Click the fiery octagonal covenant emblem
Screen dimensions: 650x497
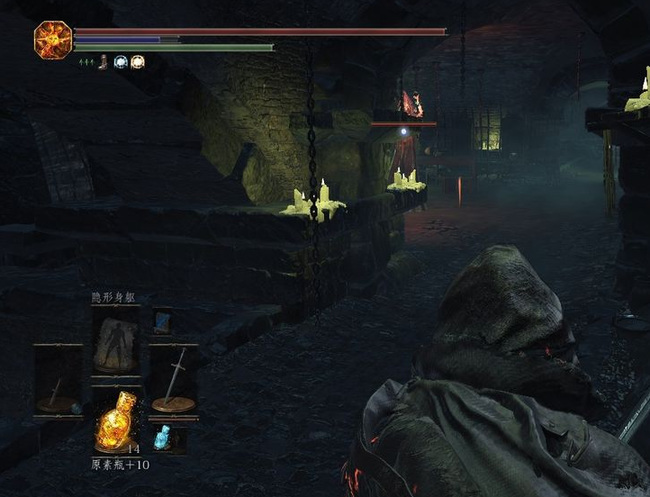click(x=51, y=39)
